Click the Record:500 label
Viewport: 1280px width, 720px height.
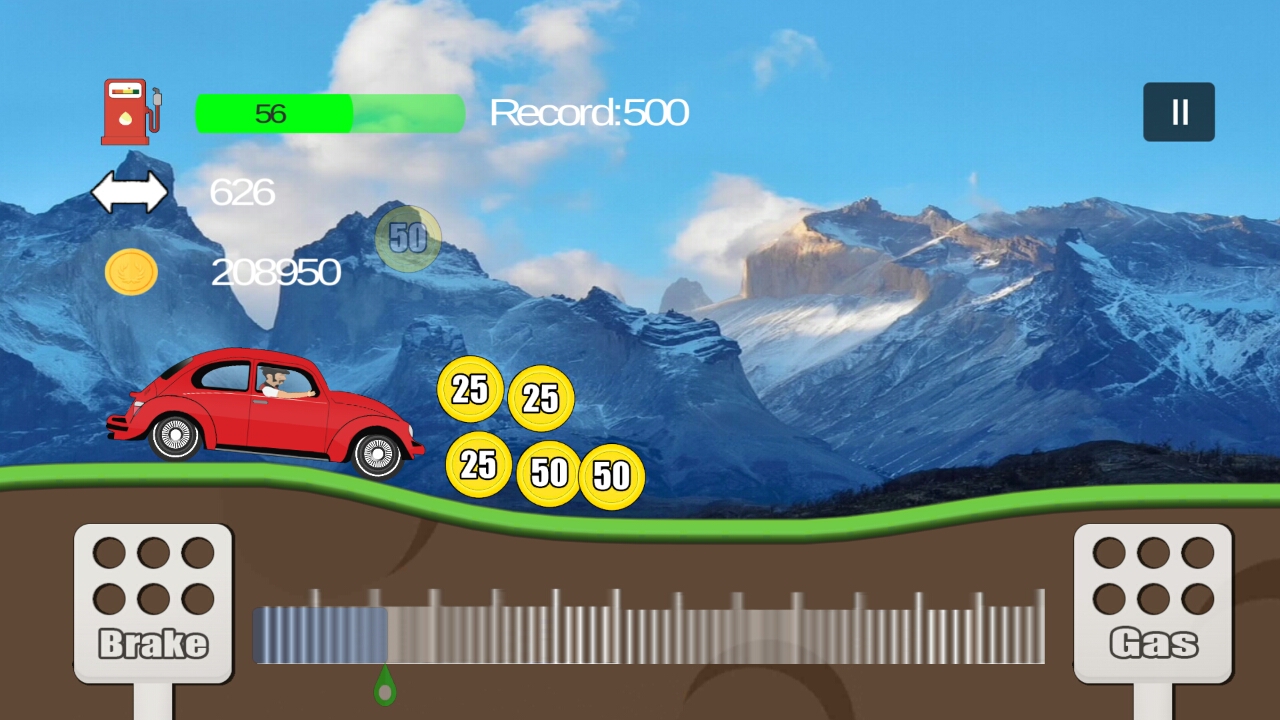click(x=589, y=113)
